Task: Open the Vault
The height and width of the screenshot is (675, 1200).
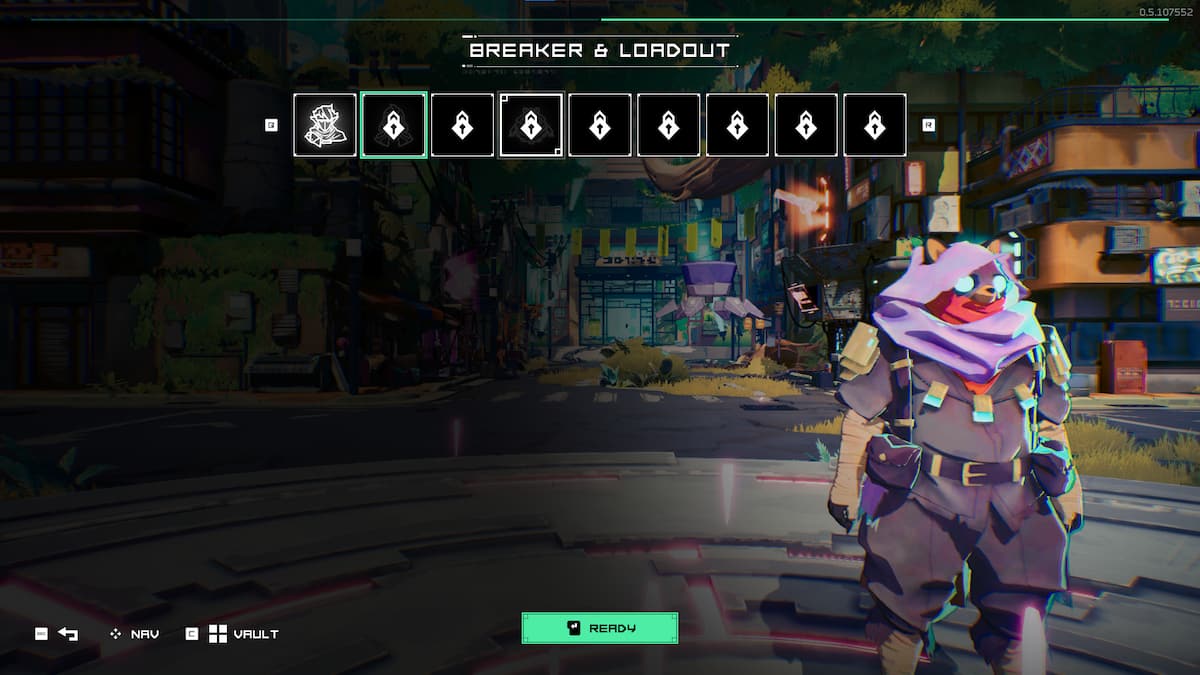Action: point(243,634)
